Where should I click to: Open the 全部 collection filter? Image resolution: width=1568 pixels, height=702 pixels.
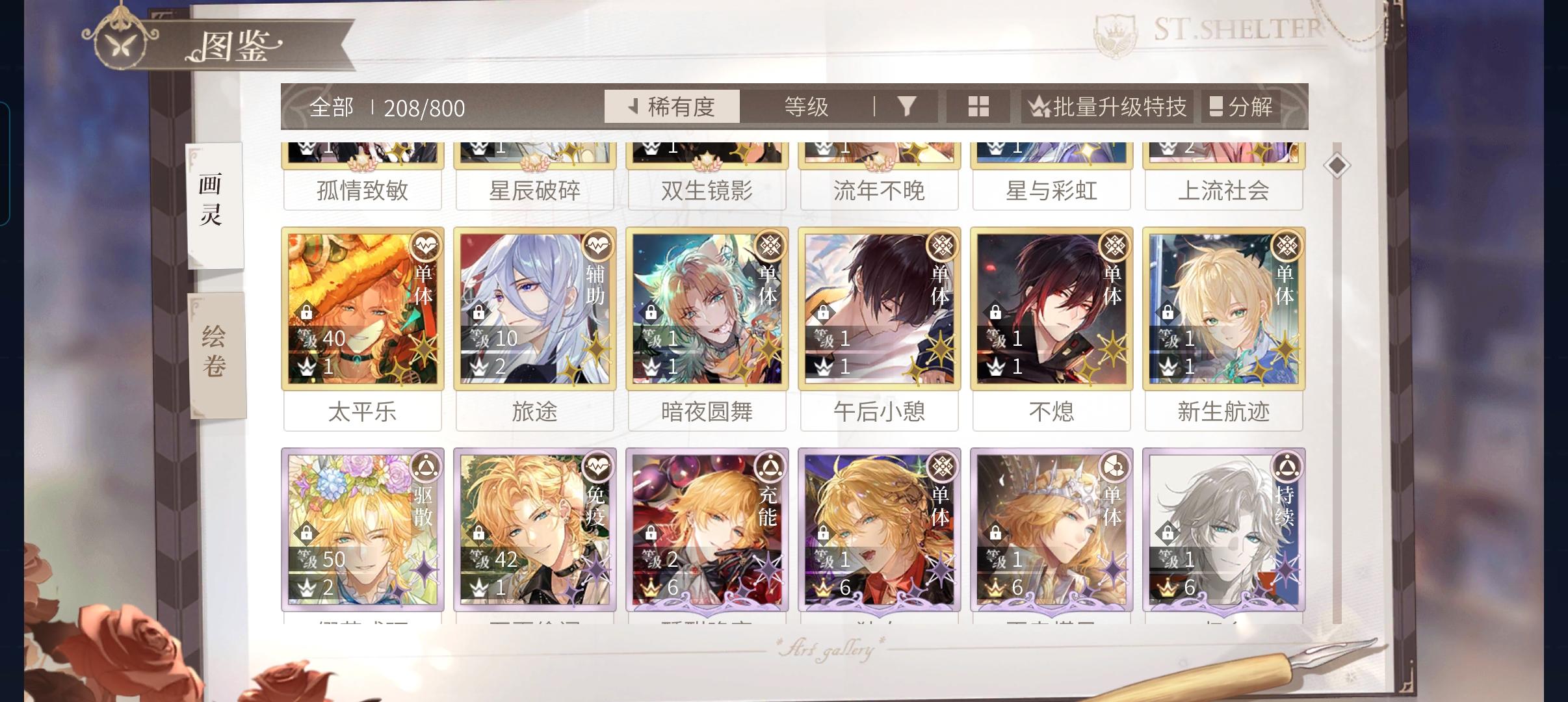click(332, 106)
